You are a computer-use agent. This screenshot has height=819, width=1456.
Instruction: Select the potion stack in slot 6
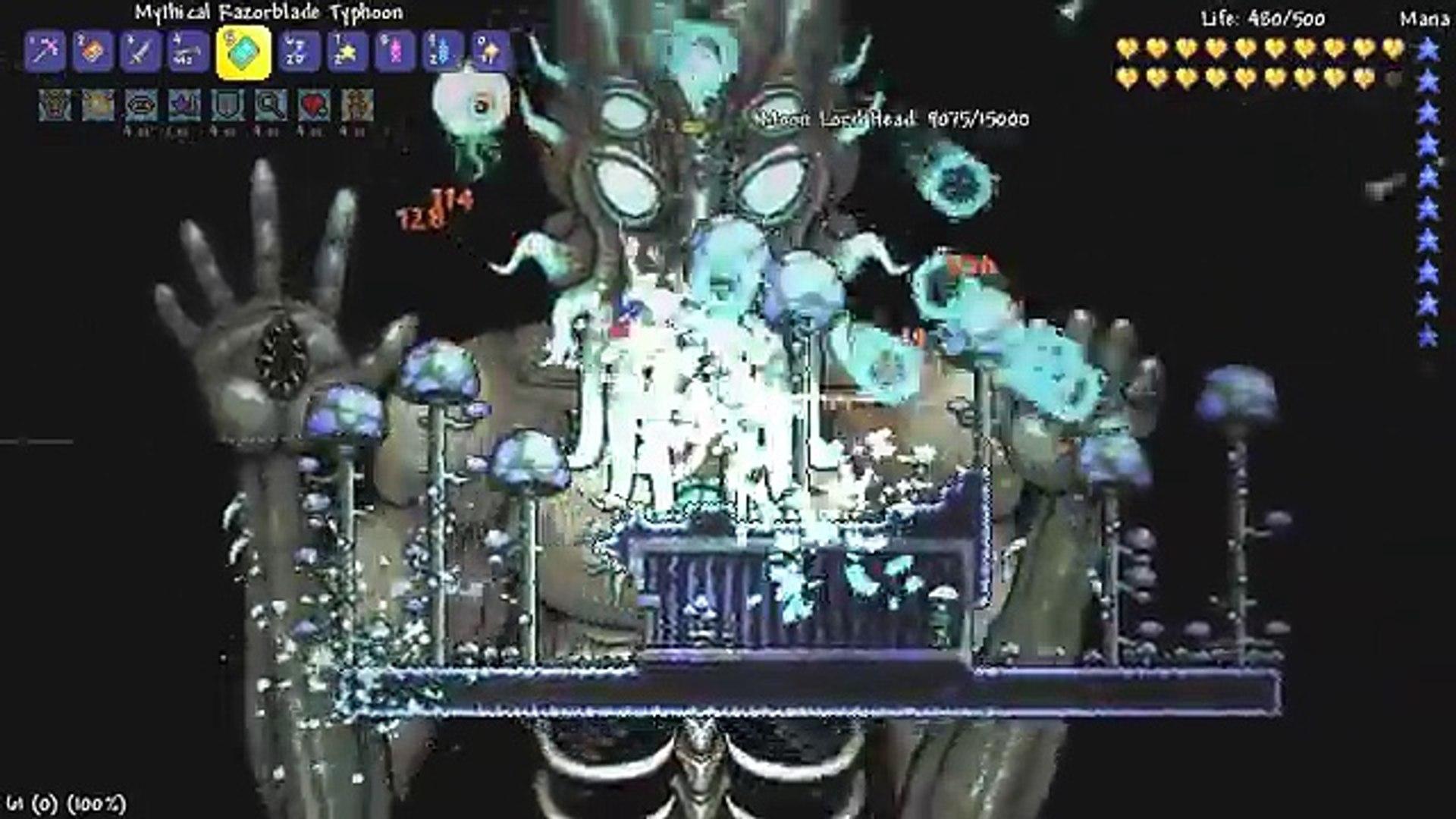coord(298,53)
